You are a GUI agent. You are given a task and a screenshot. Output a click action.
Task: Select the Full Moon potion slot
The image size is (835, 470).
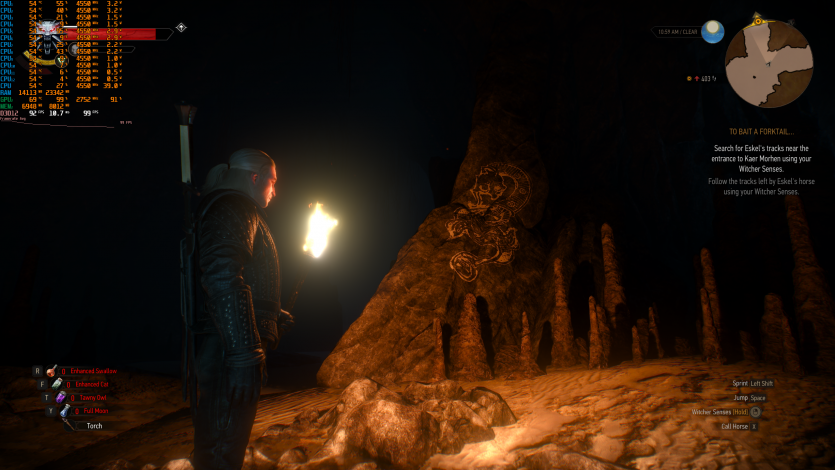tap(65, 410)
